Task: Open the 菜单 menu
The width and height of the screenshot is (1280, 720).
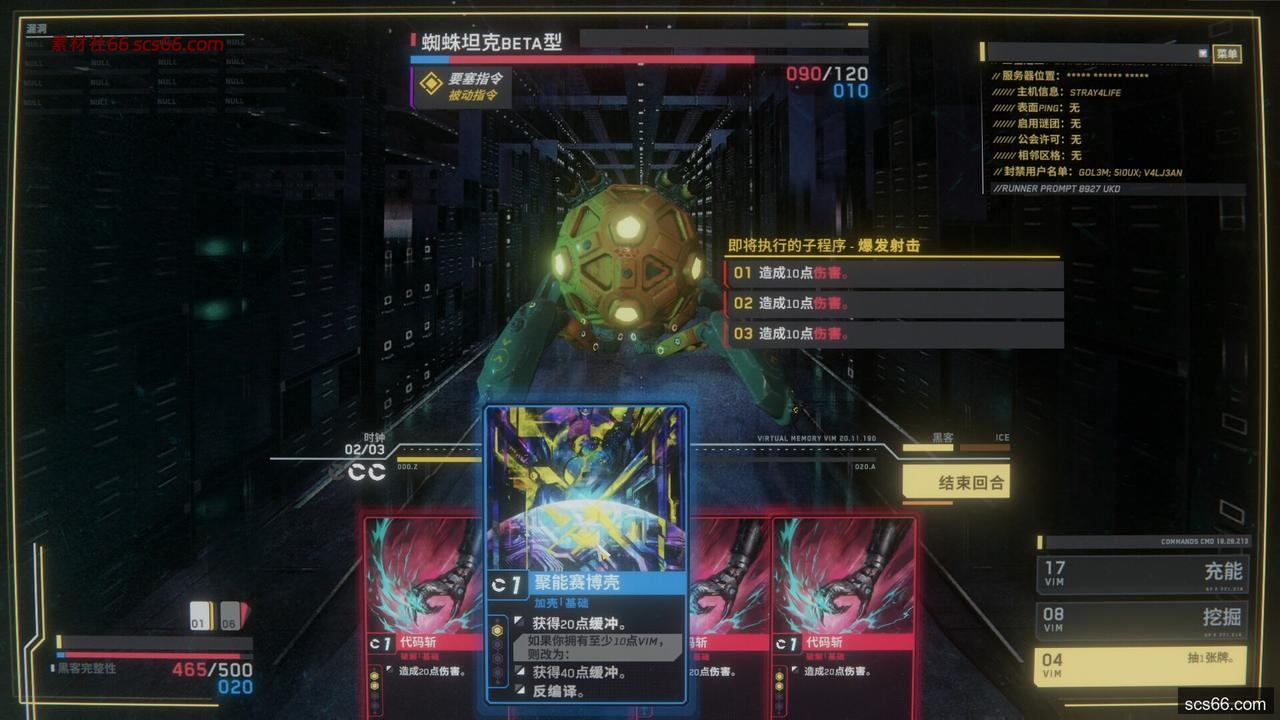Action: pos(1227,55)
